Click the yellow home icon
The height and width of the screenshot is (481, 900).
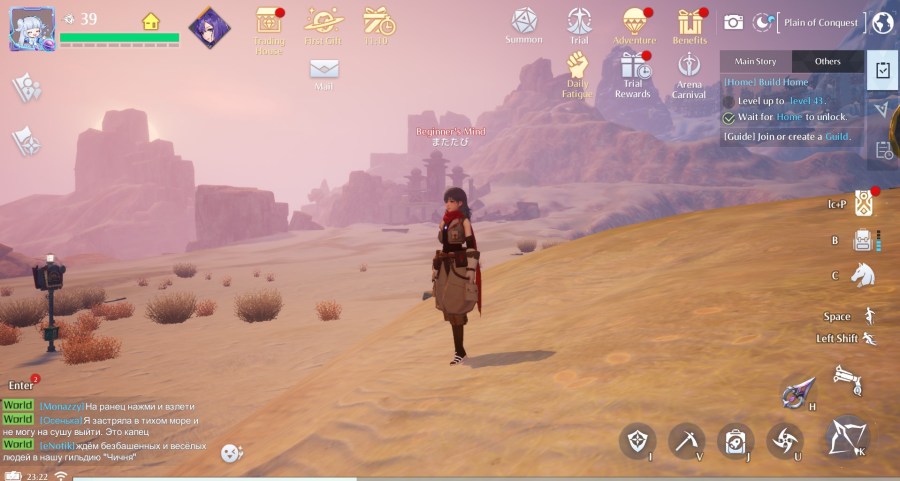(x=150, y=20)
